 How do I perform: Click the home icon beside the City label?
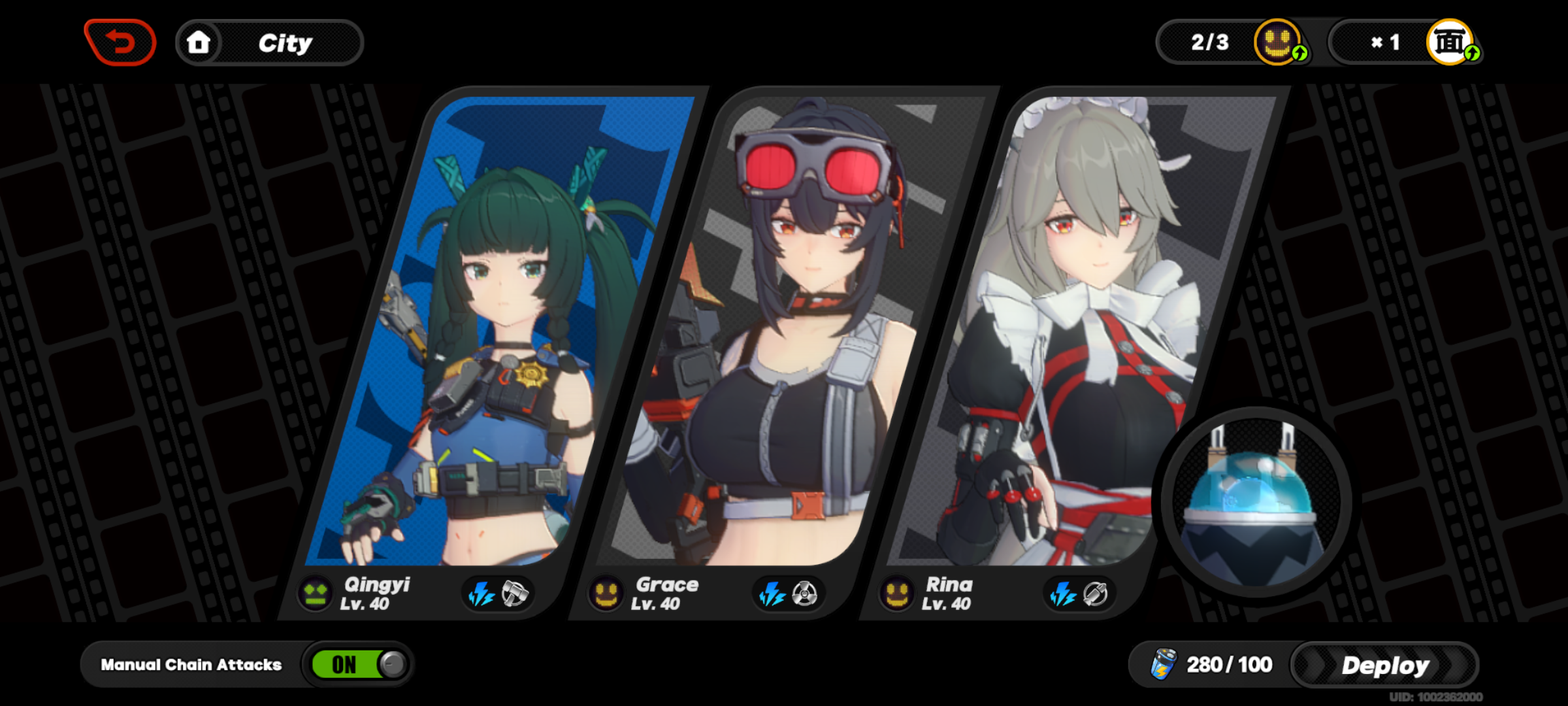[x=199, y=42]
